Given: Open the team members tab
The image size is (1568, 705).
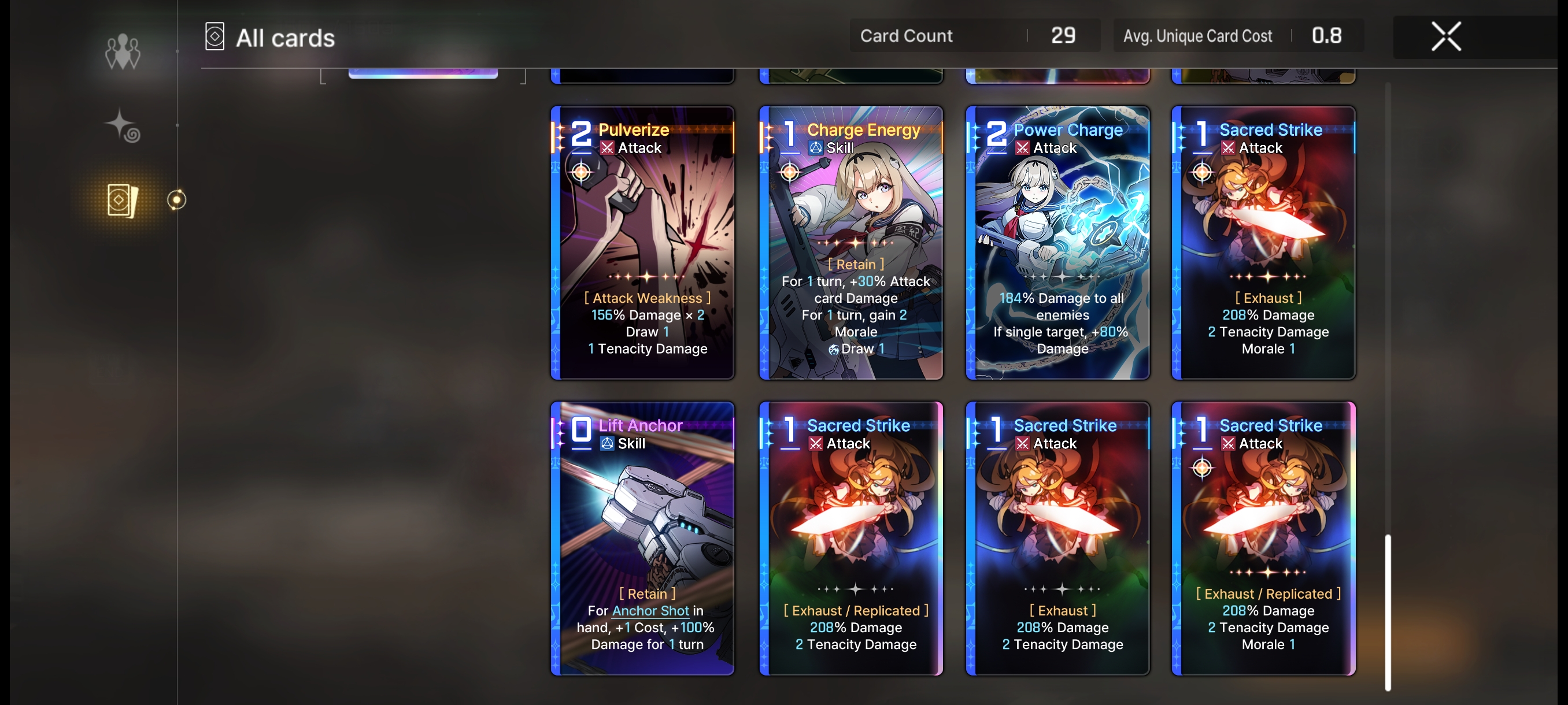Looking at the screenshot, I should click(x=123, y=51).
